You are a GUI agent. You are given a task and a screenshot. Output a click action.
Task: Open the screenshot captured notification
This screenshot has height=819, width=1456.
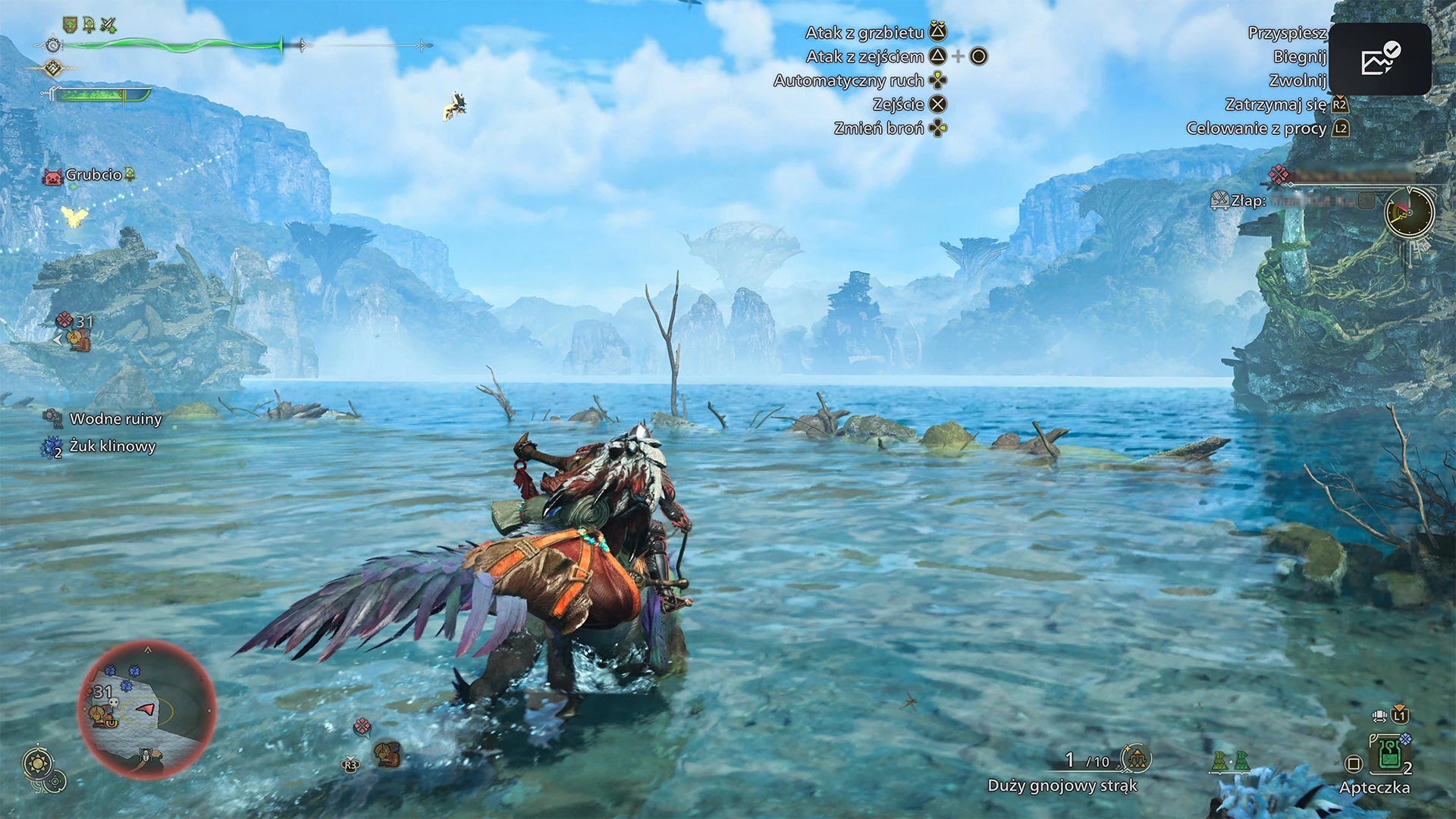click(x=1379, y=59)
